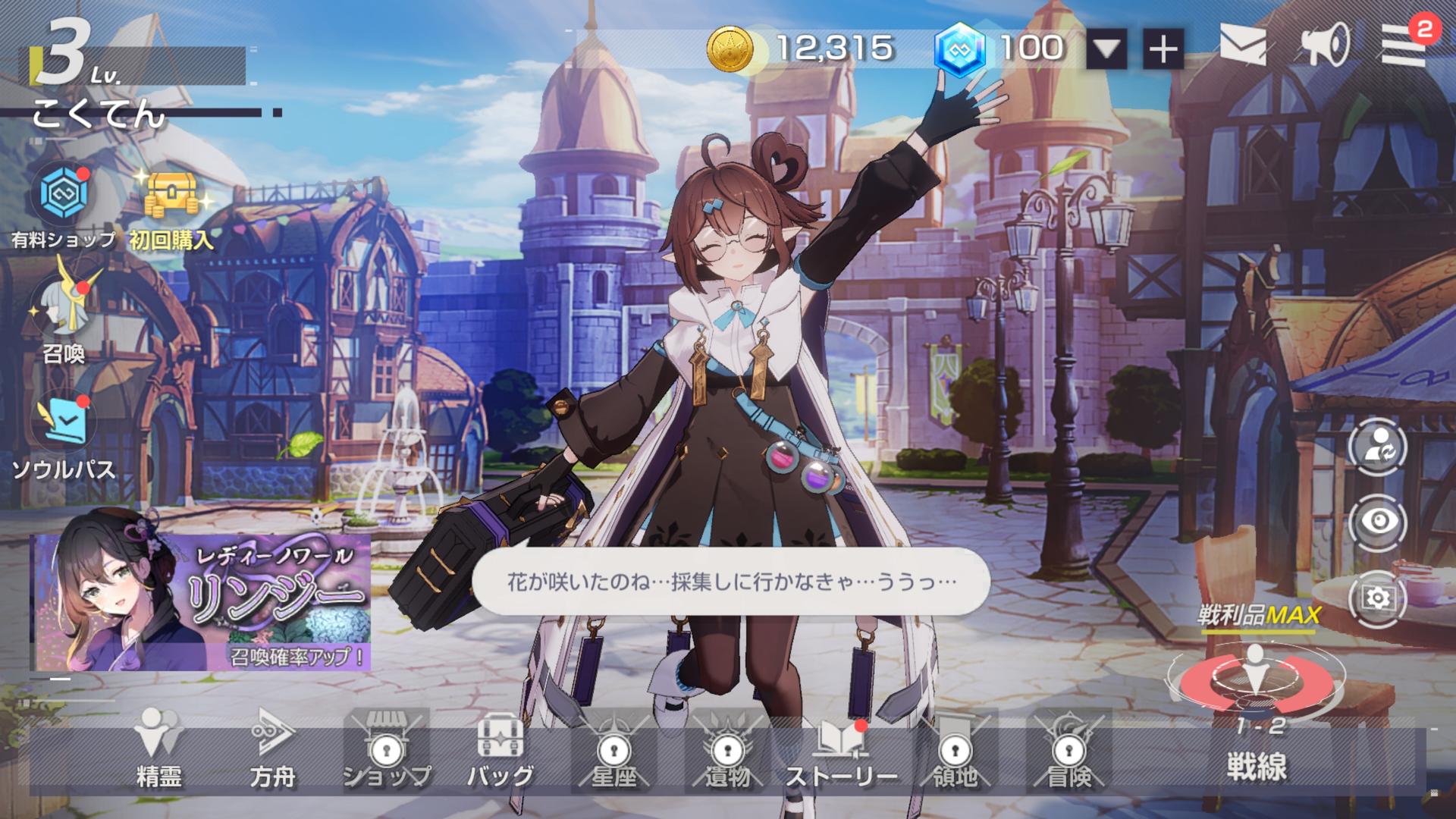View the リンジー summon rate-up banner

tap(202, 603)
